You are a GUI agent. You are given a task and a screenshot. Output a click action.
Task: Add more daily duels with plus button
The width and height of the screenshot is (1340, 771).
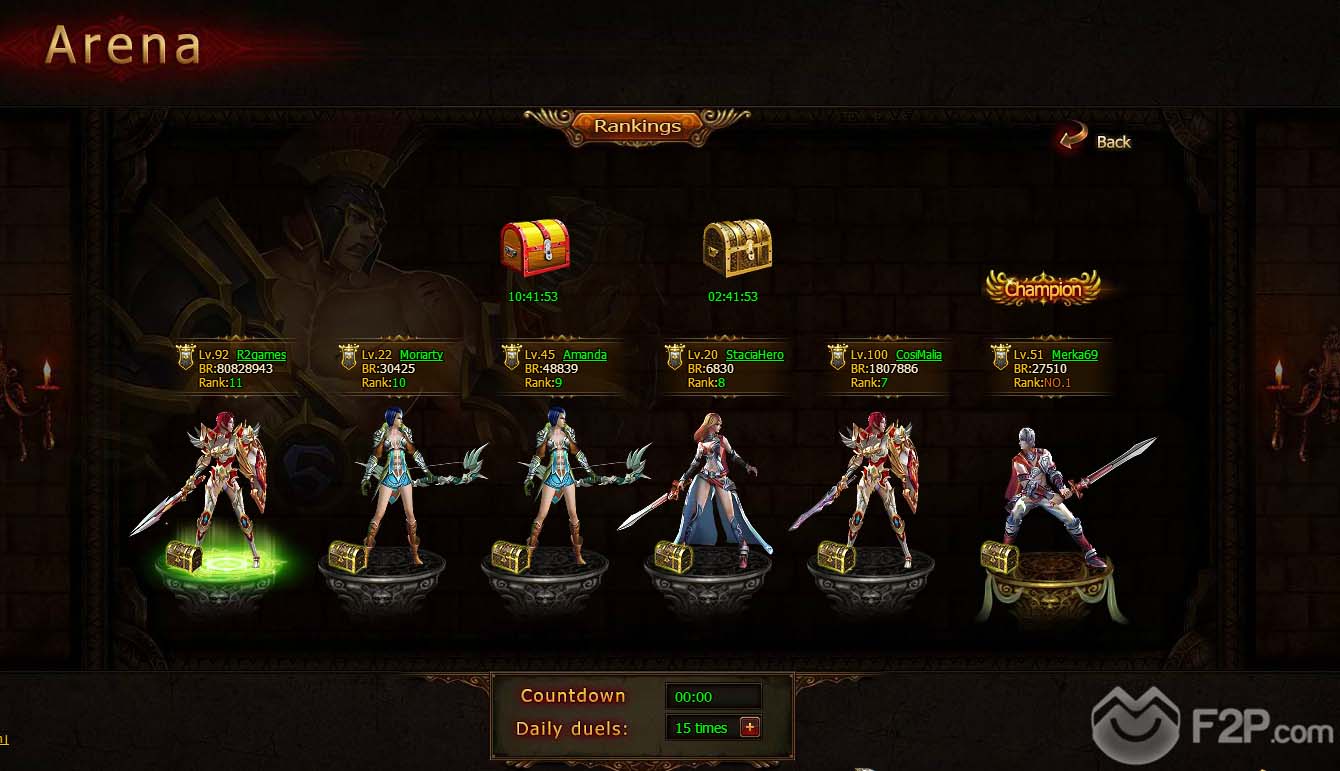[749, 727]
